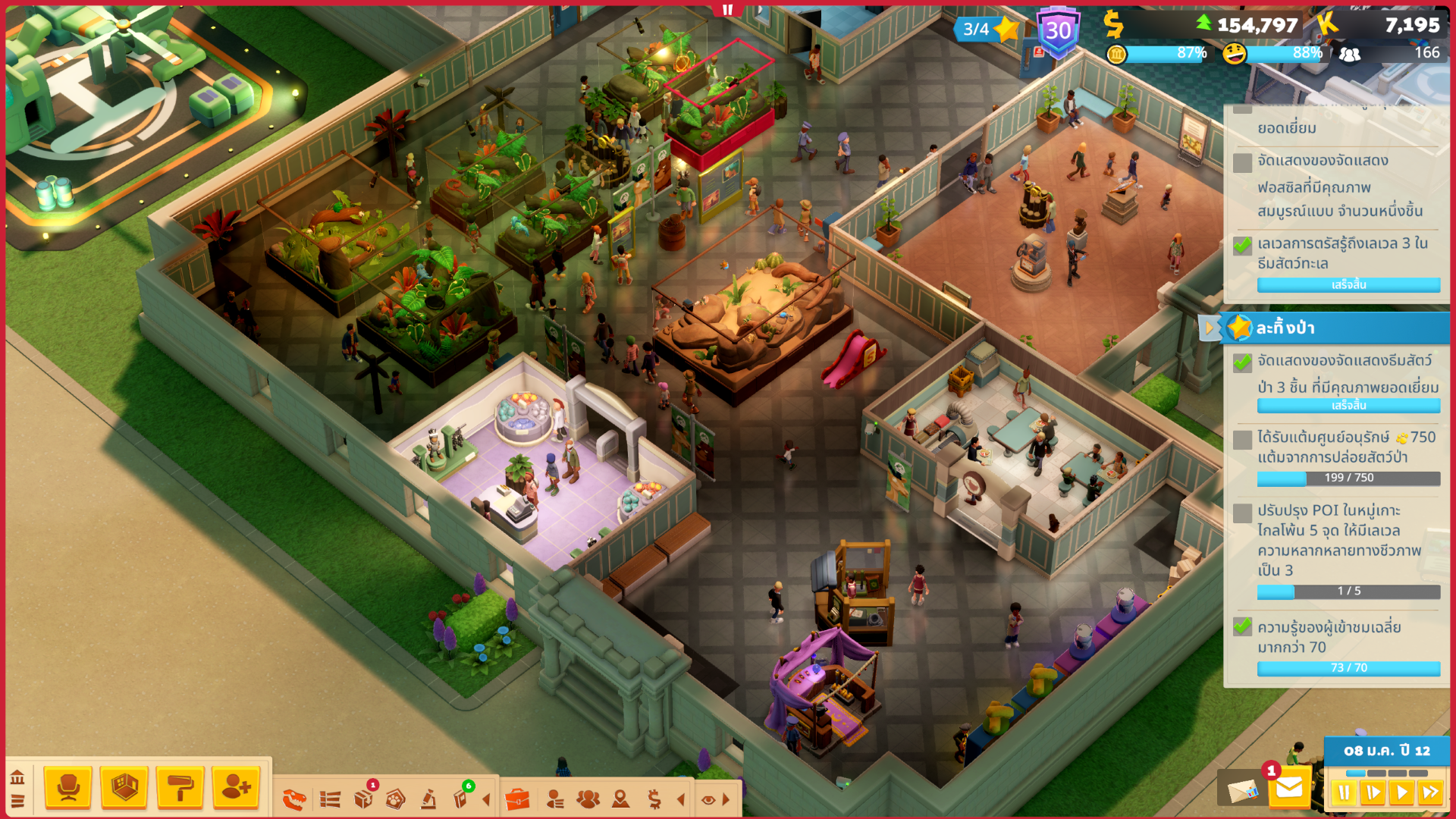Click the dinosaur skull exhibits icon
Screen dimensions: 1456x819
294,799
